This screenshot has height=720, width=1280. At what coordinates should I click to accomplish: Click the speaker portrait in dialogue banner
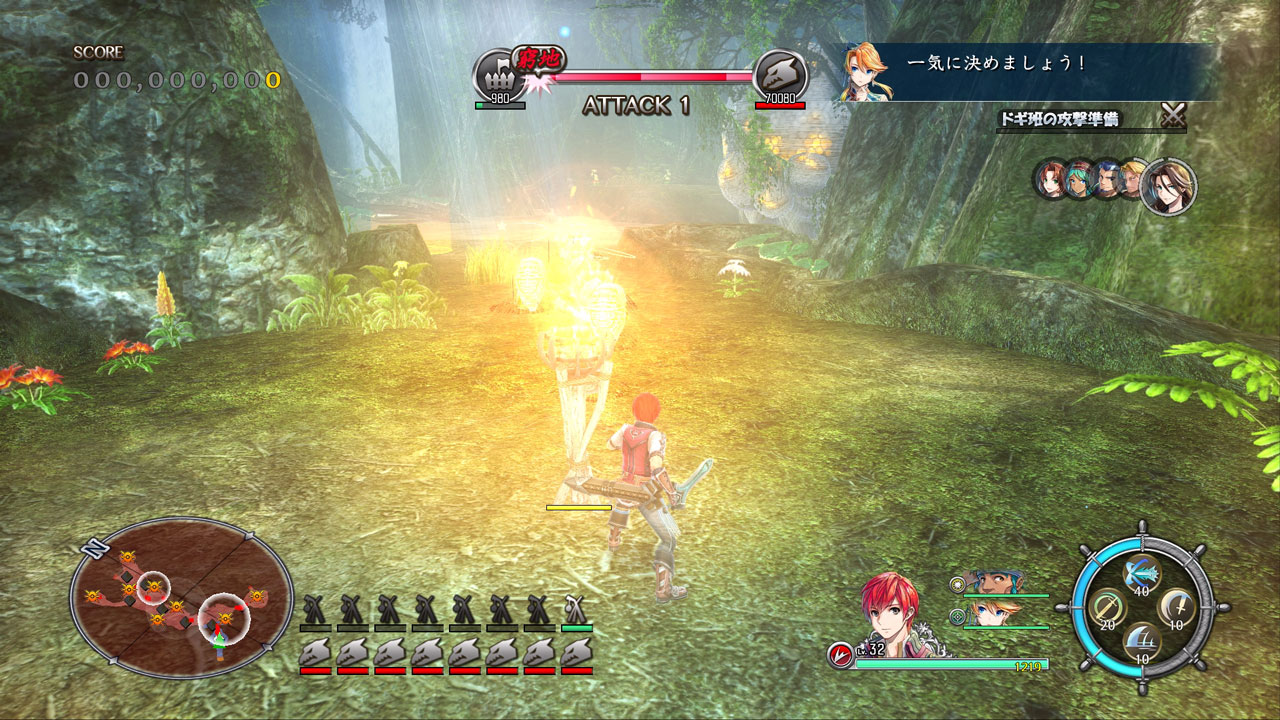pyautogui.click(x=864, y=72)
